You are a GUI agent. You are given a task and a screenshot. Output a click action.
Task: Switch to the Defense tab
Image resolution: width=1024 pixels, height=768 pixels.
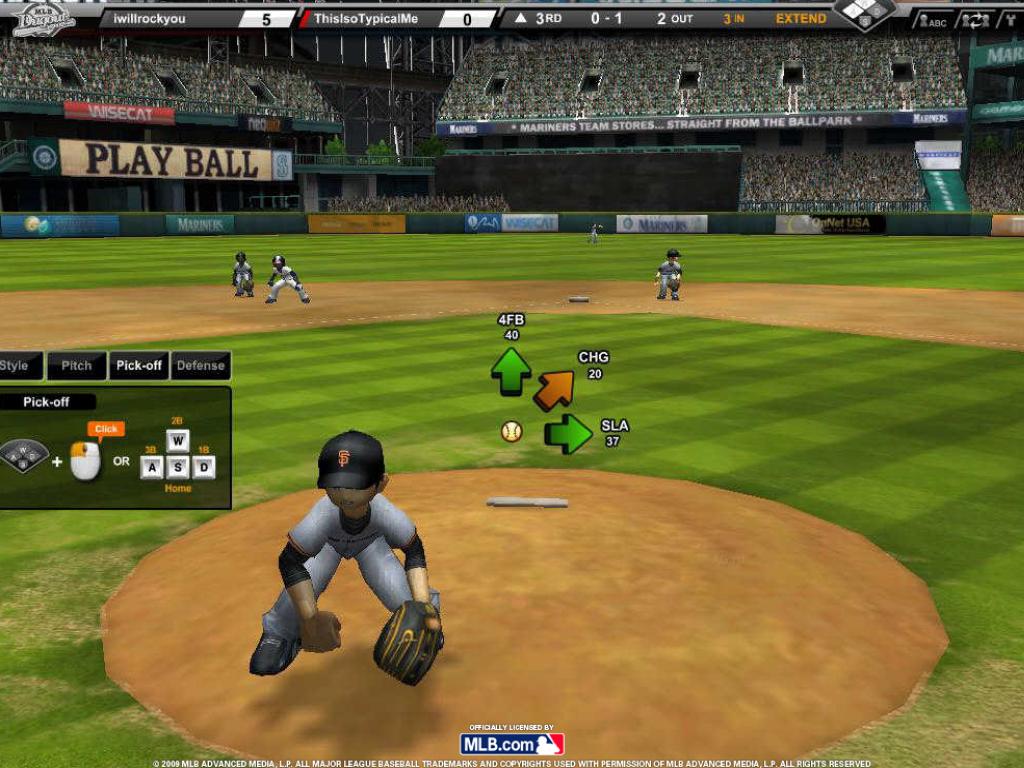201,366
